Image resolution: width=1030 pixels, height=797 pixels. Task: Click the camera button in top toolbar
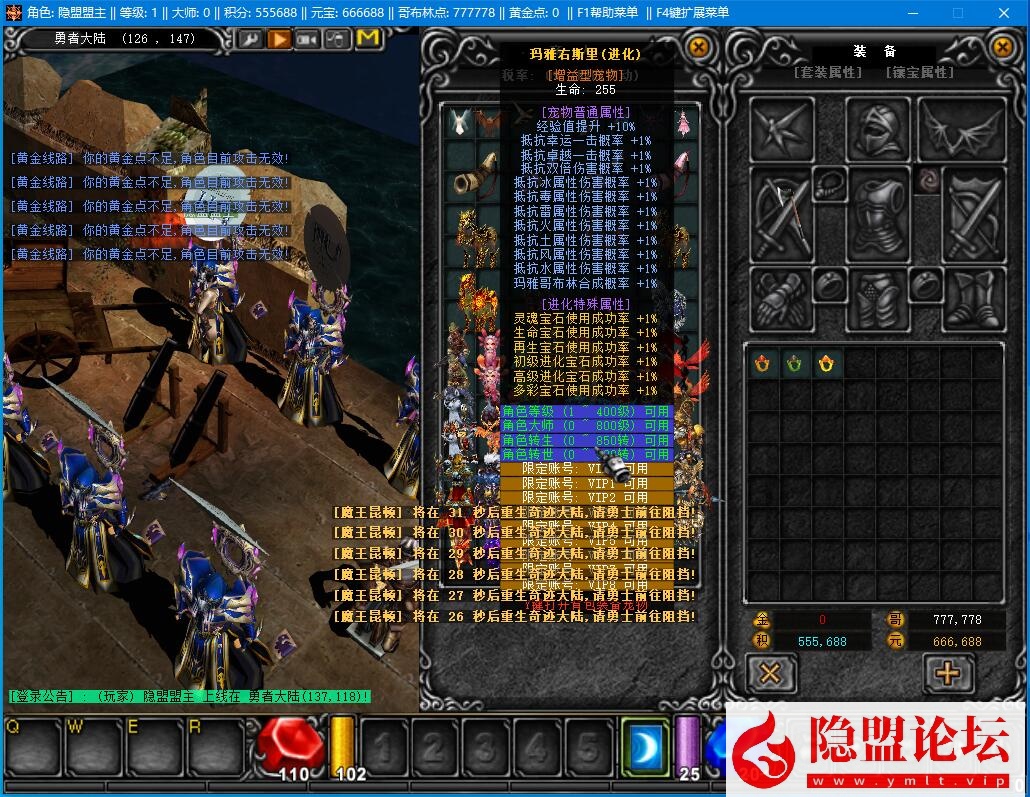click(x=308, y=39)
